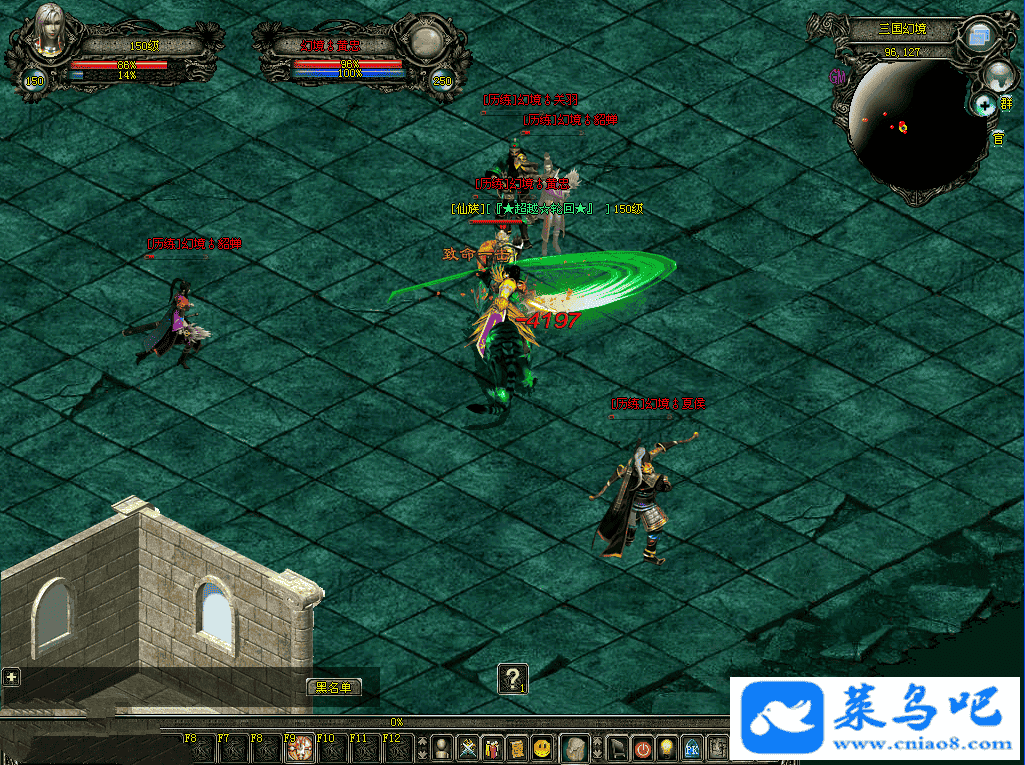Click the crossed swords toolbar icon
The width and height of the screenshot is (1025, 765).
467,747
